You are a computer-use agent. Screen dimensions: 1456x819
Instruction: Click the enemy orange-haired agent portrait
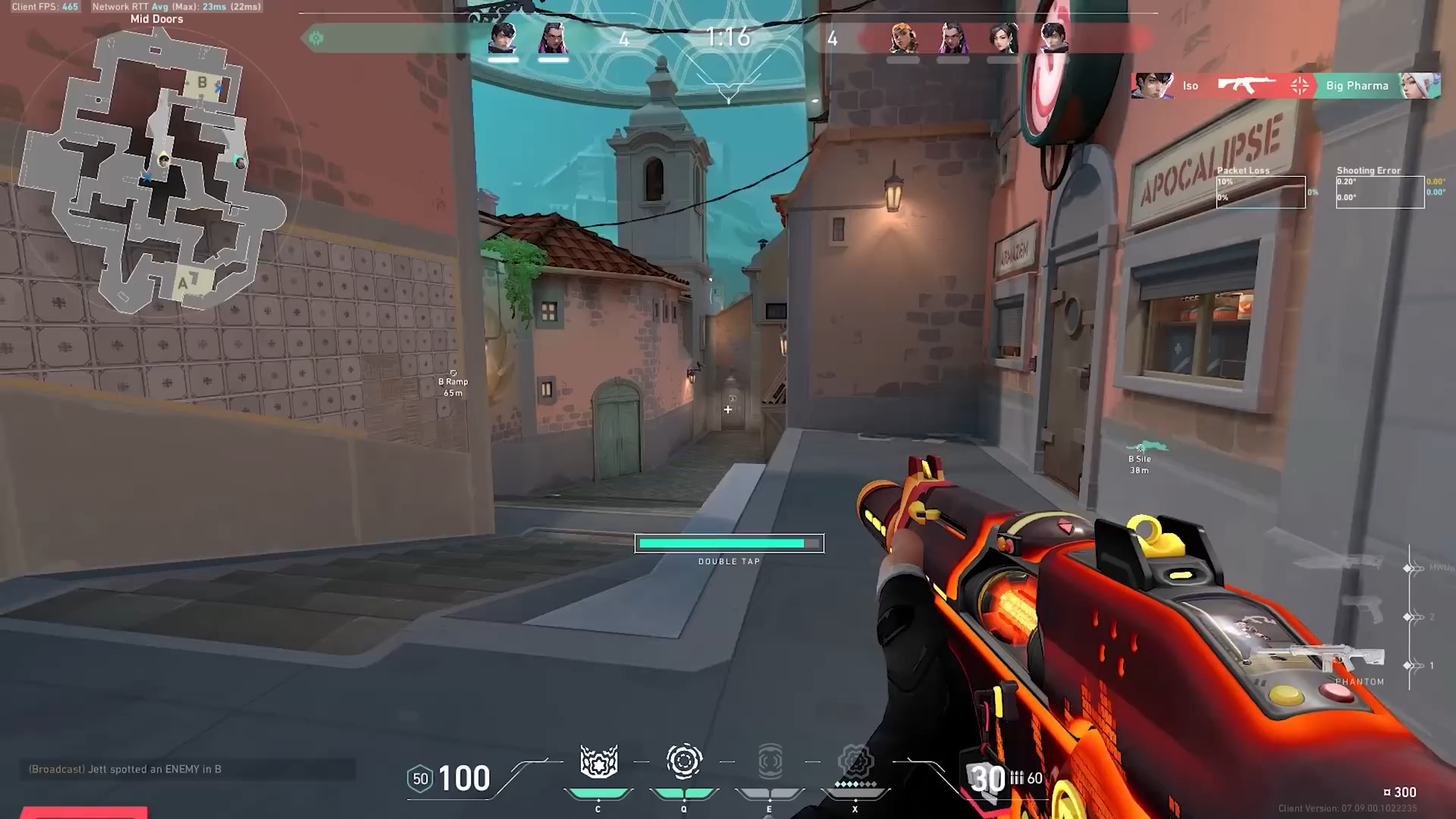click(902, 38)
